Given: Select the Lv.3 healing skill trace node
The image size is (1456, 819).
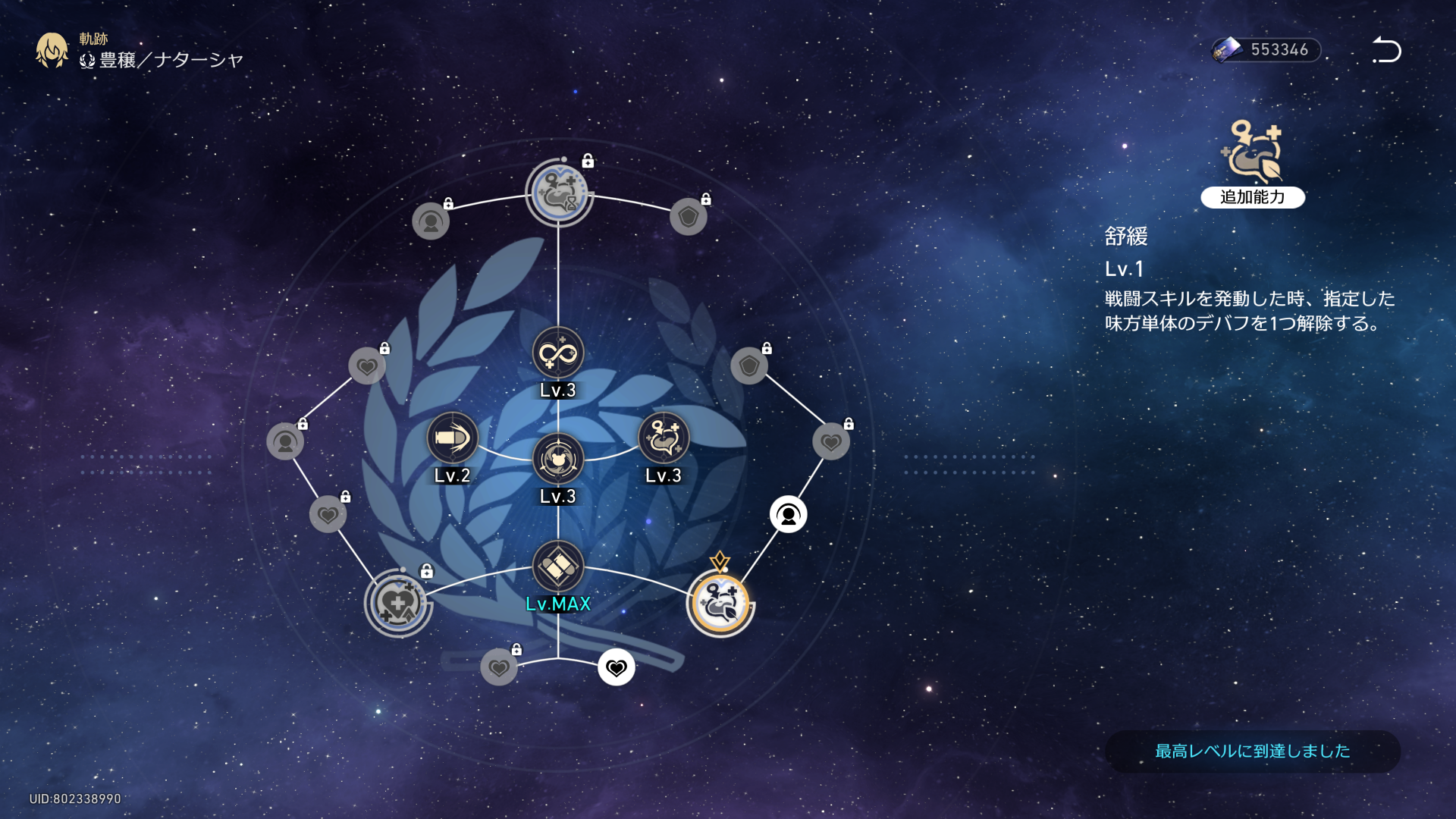Looking at the screenshot, I should click(x=664, y=438).
